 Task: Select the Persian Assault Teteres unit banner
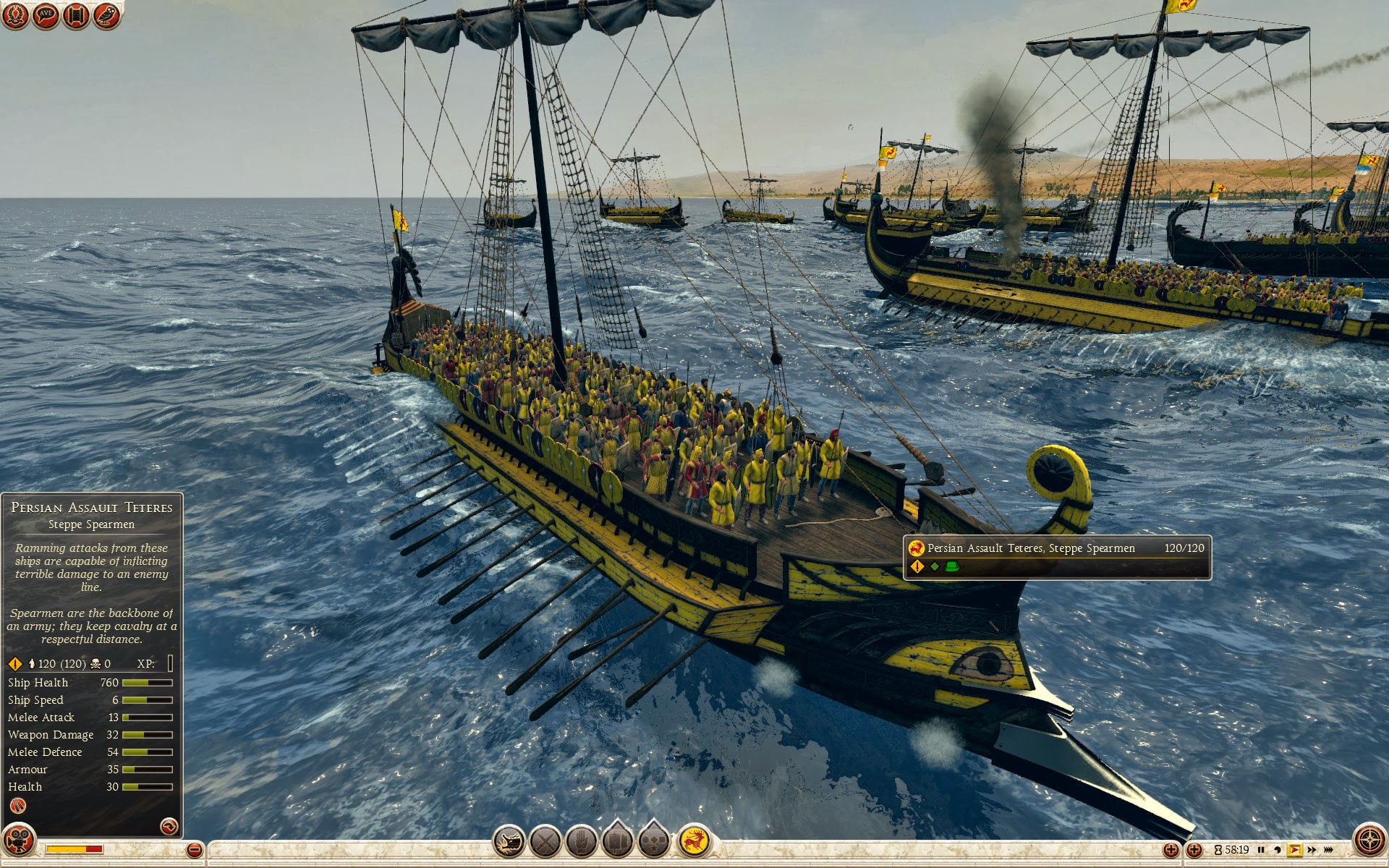(1056, 557)
